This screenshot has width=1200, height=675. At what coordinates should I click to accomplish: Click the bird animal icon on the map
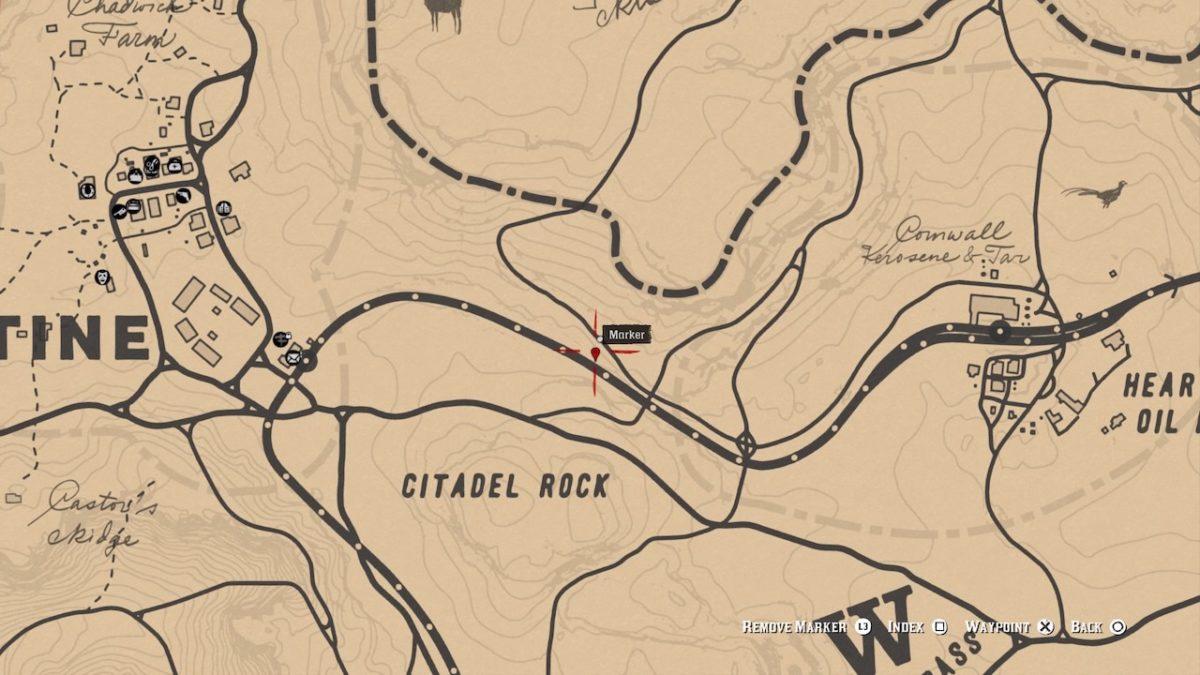click(x=1096, y=192)
